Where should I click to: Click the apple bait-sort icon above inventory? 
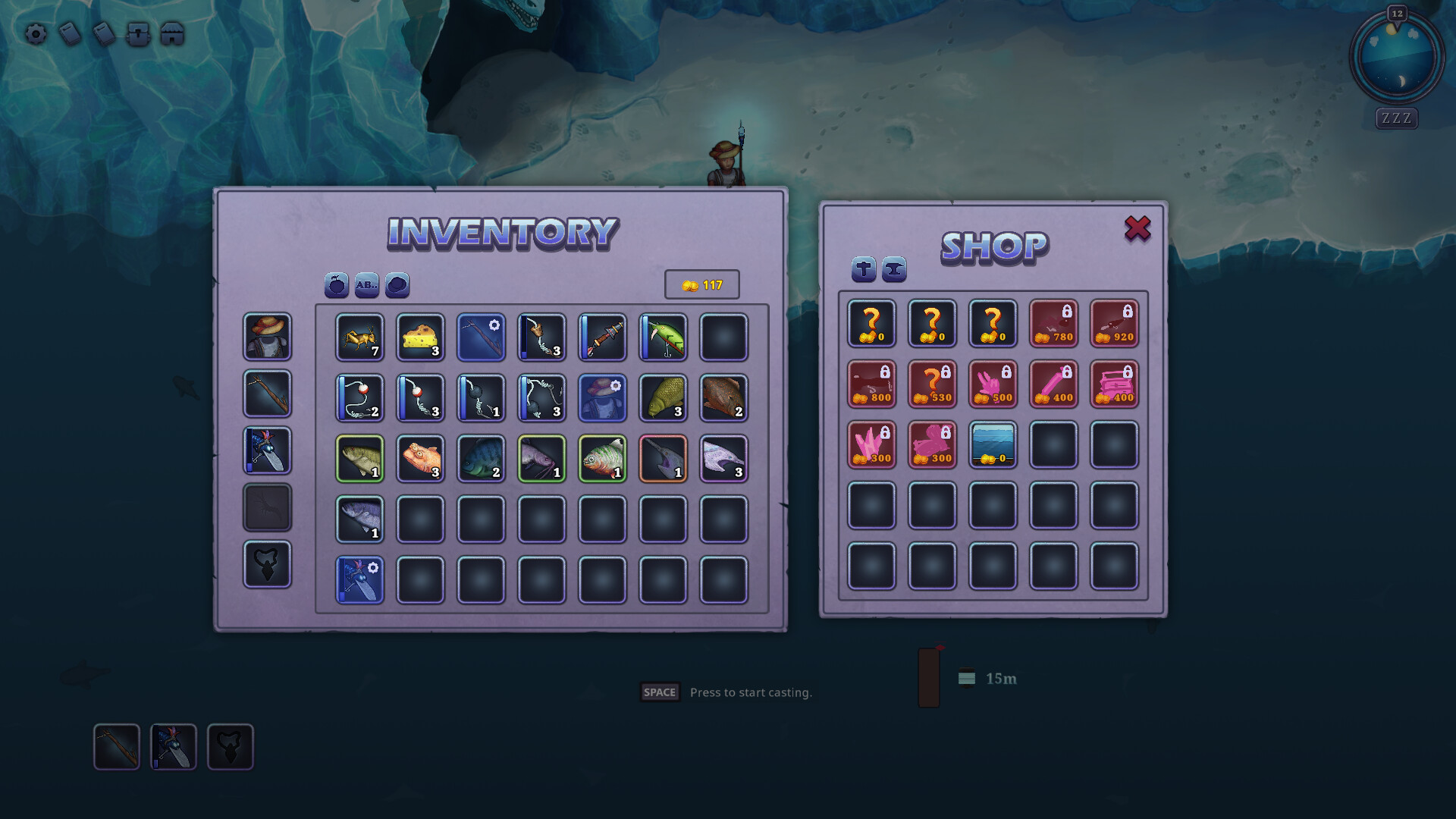336,286
